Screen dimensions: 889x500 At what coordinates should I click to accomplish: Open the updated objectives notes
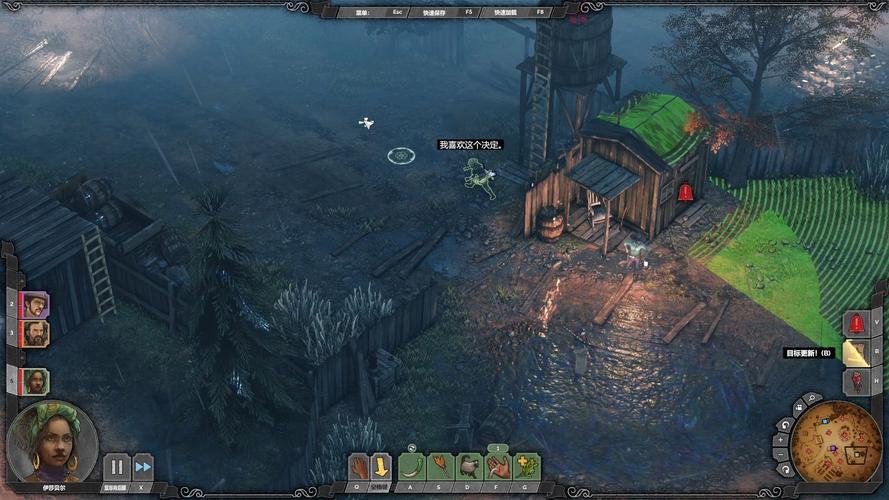[x=856, y=353]
